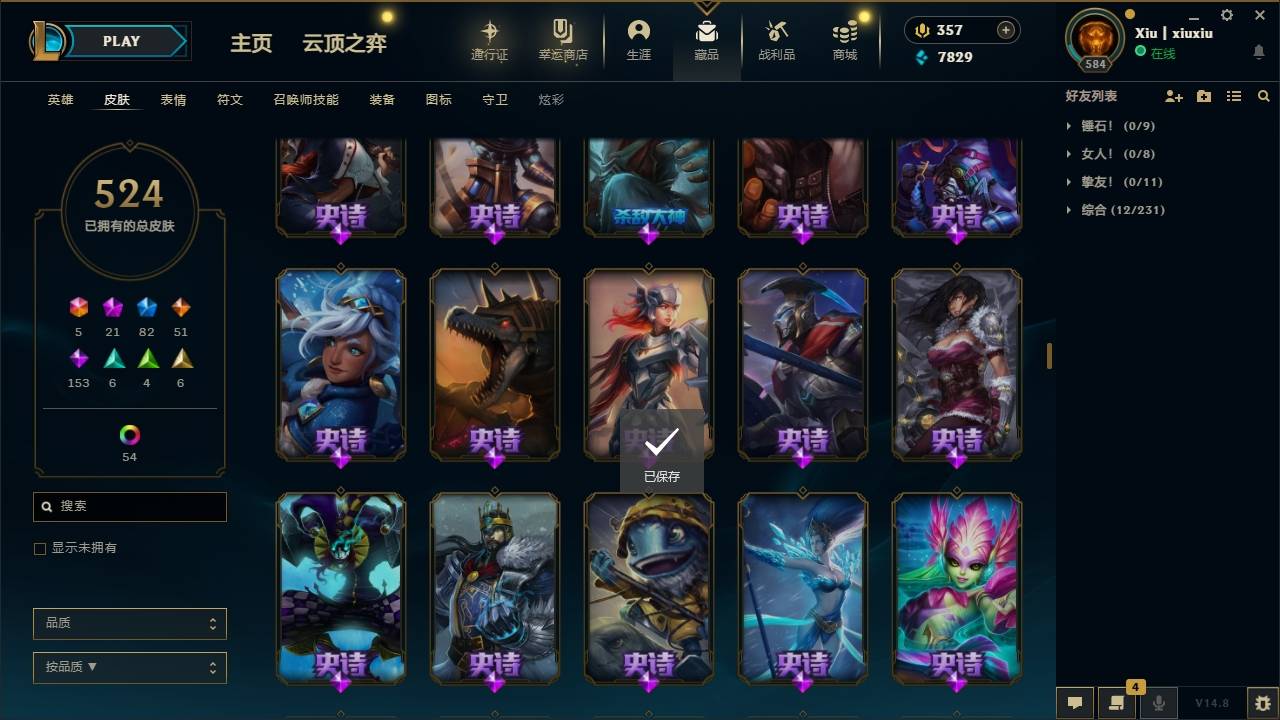Click the add friend icon
This screenshot has height=720, width=1280.
(x=1172, y=96)
